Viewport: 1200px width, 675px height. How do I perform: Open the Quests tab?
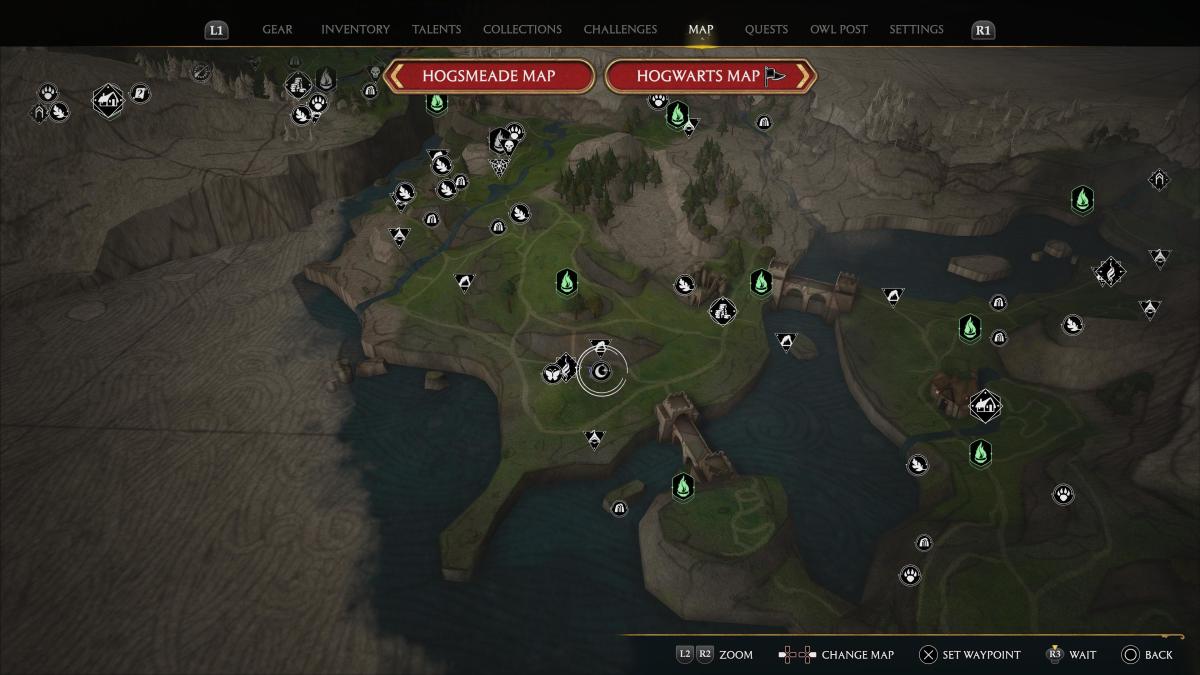[766, 30]
